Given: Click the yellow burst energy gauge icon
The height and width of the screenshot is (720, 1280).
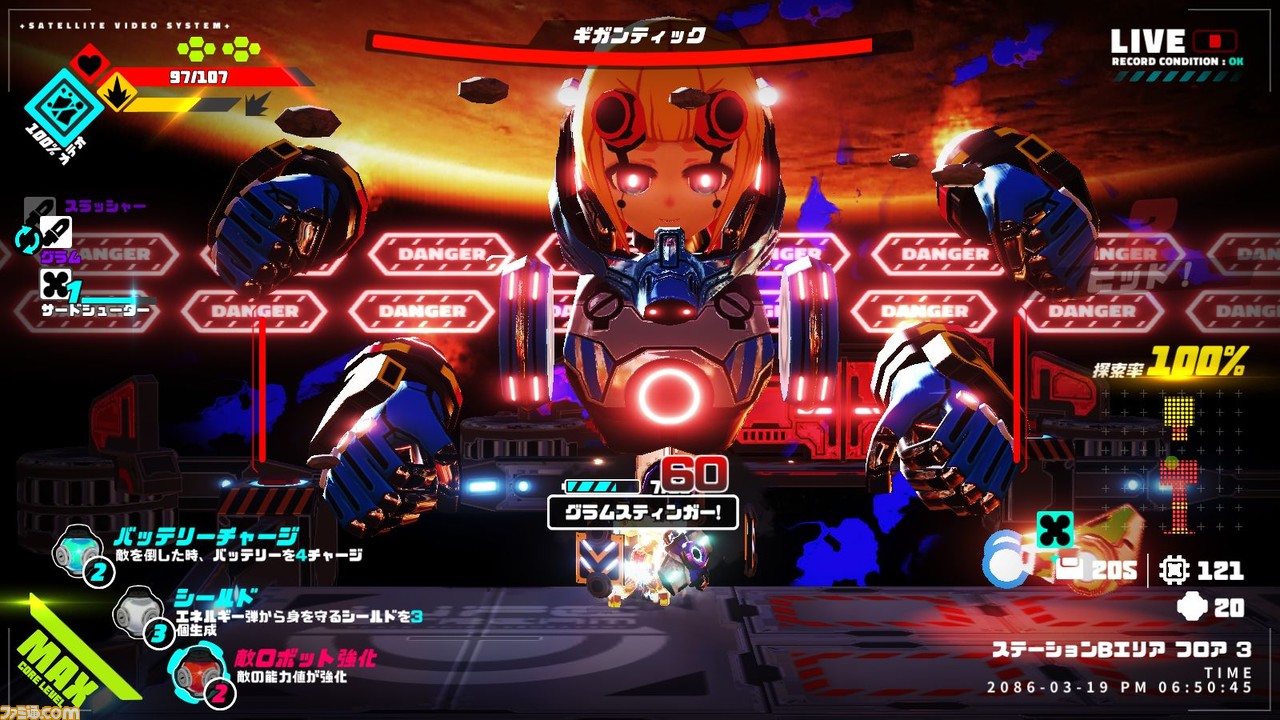Looking at the screenshot, I should 116,94.
